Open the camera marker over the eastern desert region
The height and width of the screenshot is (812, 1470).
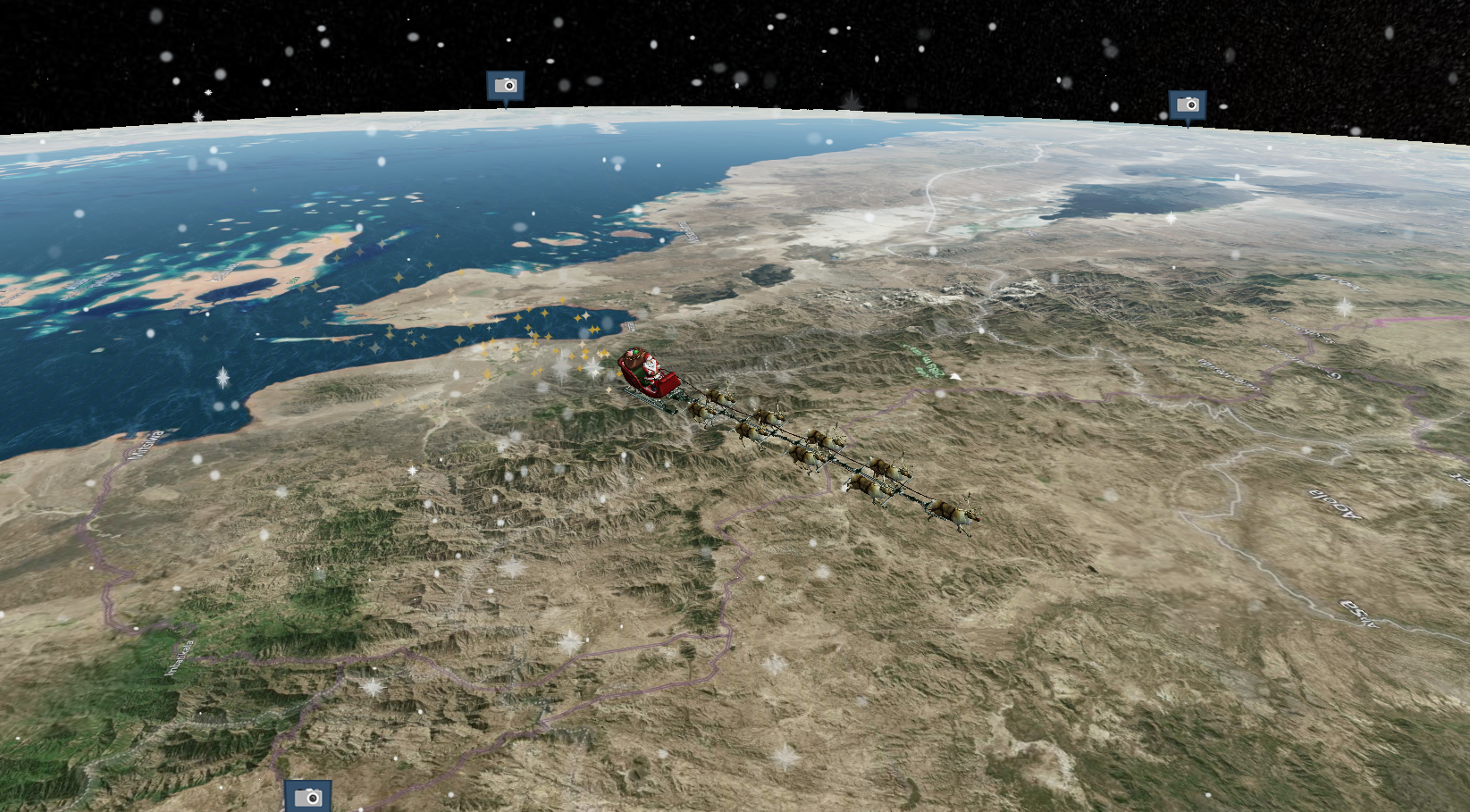[1186, 105]
